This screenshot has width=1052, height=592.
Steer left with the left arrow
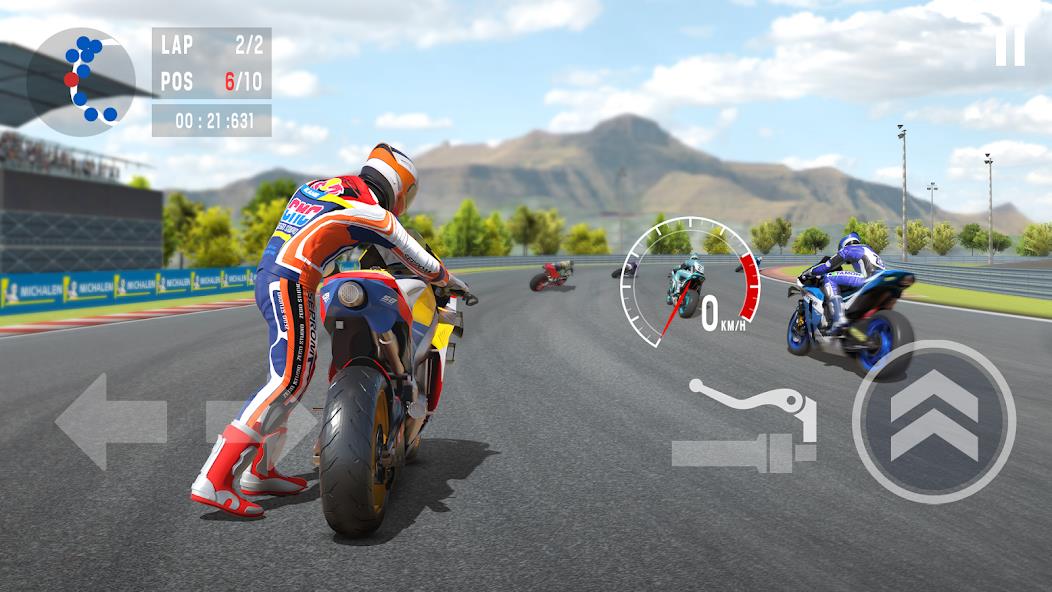tap(110, 421)
